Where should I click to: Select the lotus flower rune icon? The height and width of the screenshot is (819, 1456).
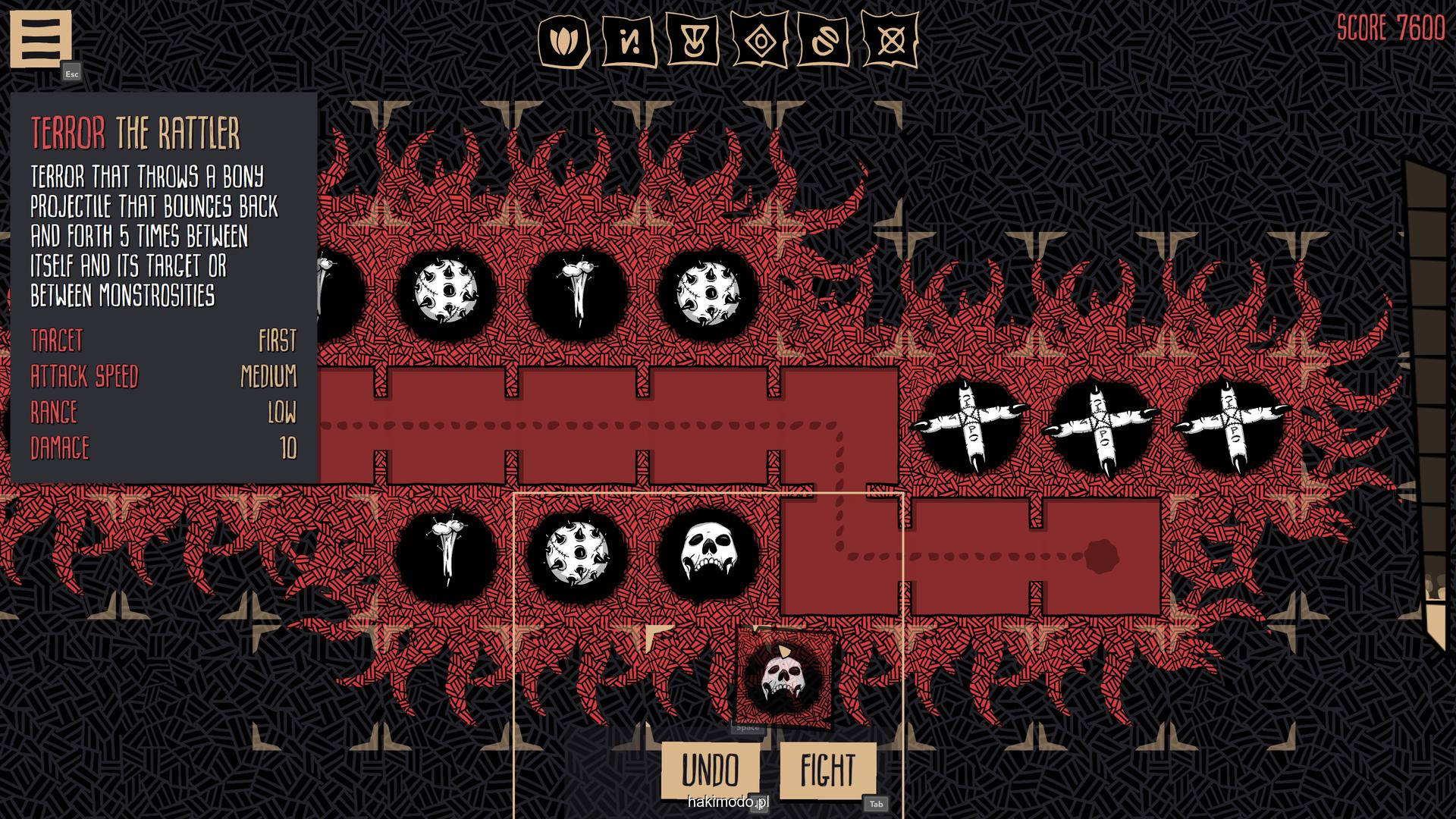(x=563, y=41)
